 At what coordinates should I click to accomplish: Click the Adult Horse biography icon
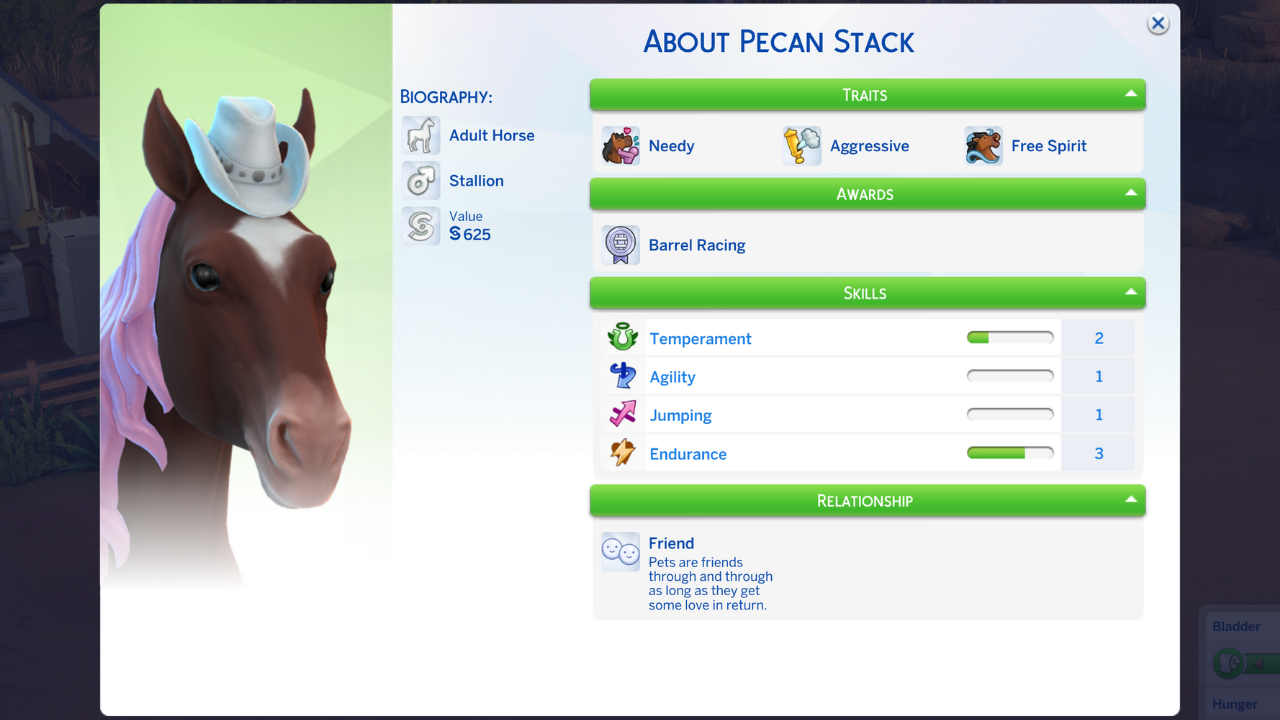click(x=420, y=134)
